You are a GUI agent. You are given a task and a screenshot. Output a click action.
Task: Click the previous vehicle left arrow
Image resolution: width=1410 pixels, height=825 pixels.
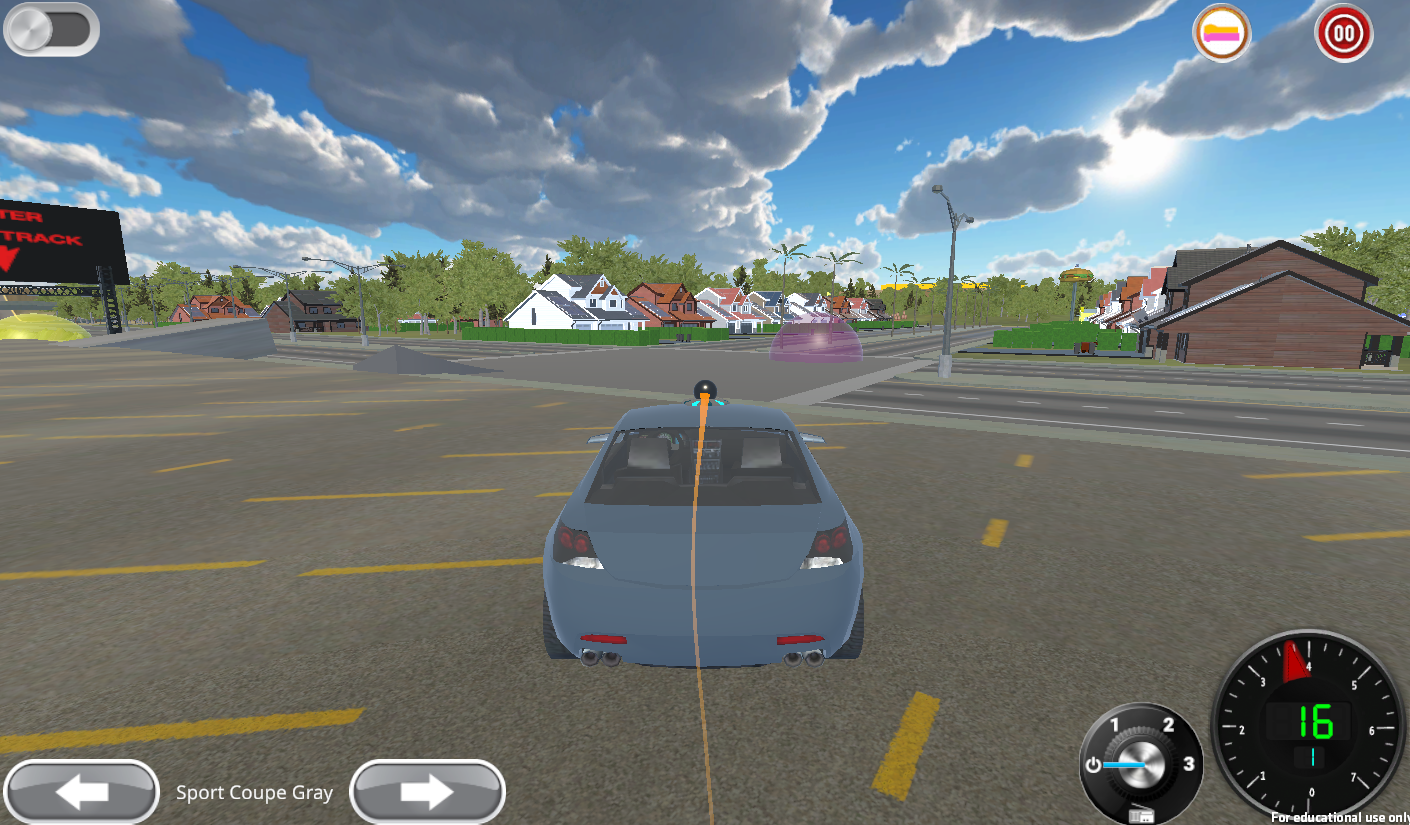(x=82, y=791)
